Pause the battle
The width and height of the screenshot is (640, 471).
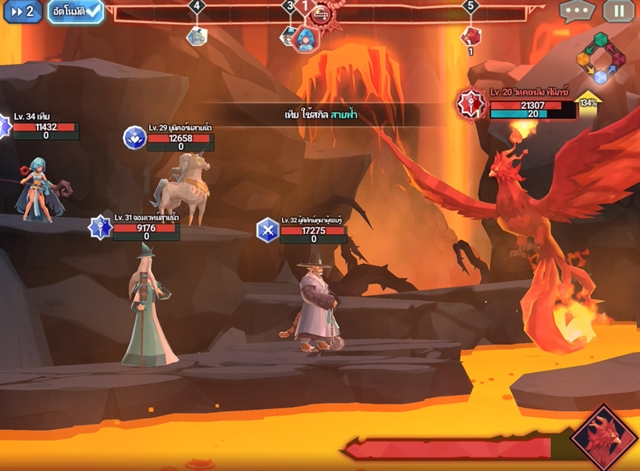pos(617,12)
